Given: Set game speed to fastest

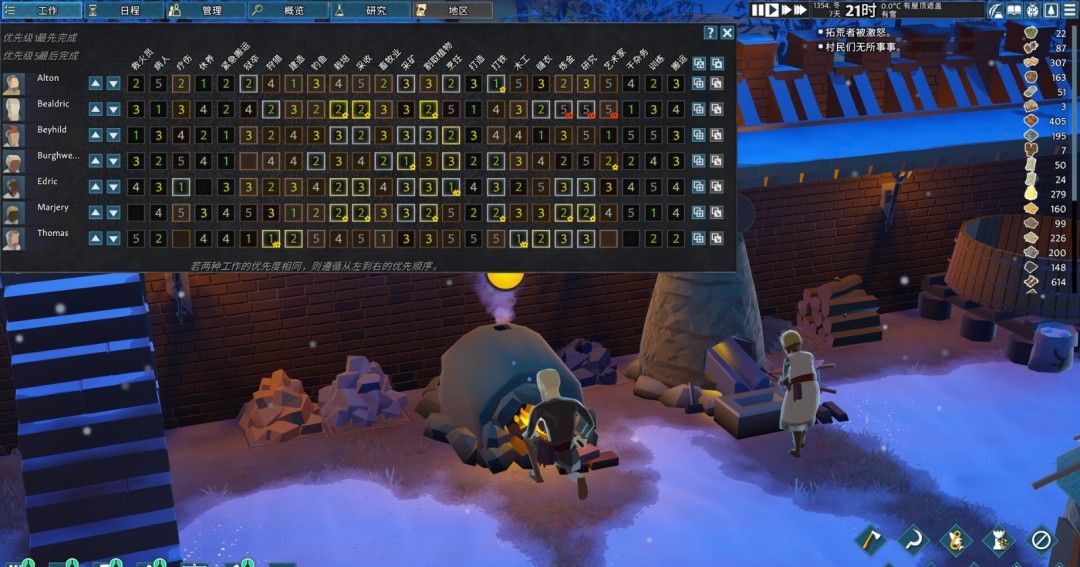Looking at the screenshot, I should click(801, 10).
